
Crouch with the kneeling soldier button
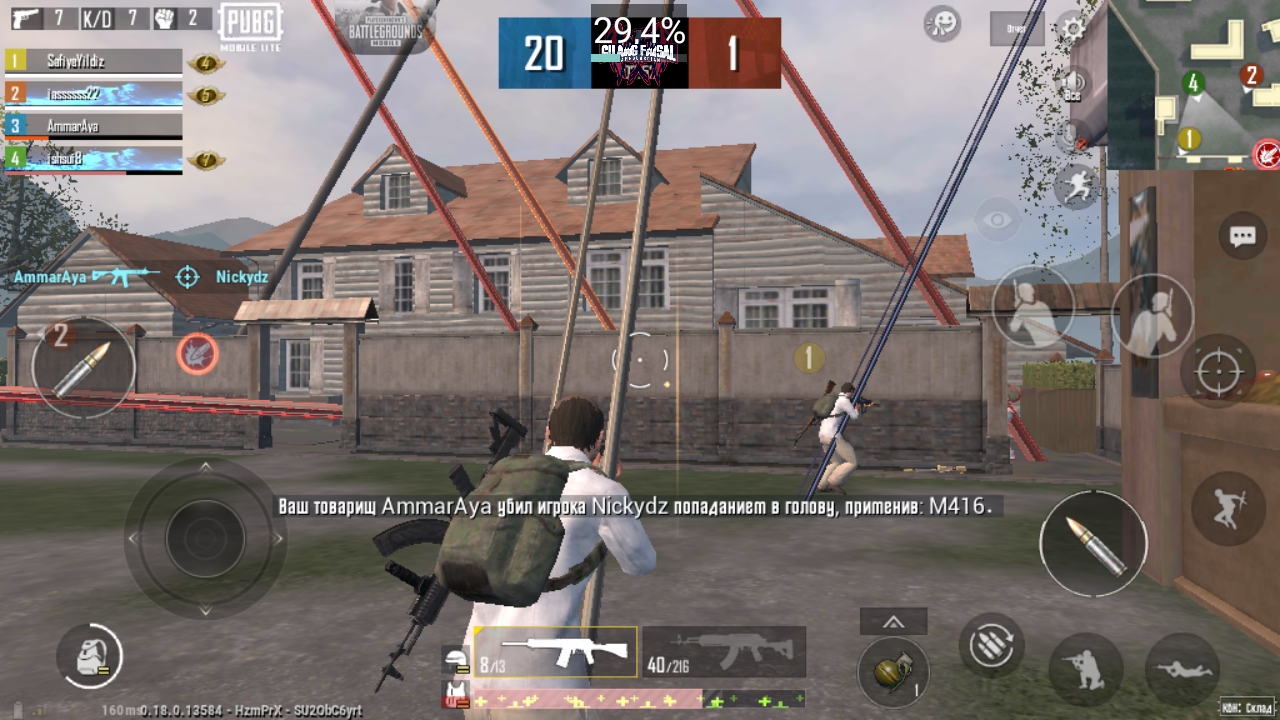click(x=1084, y=669)
